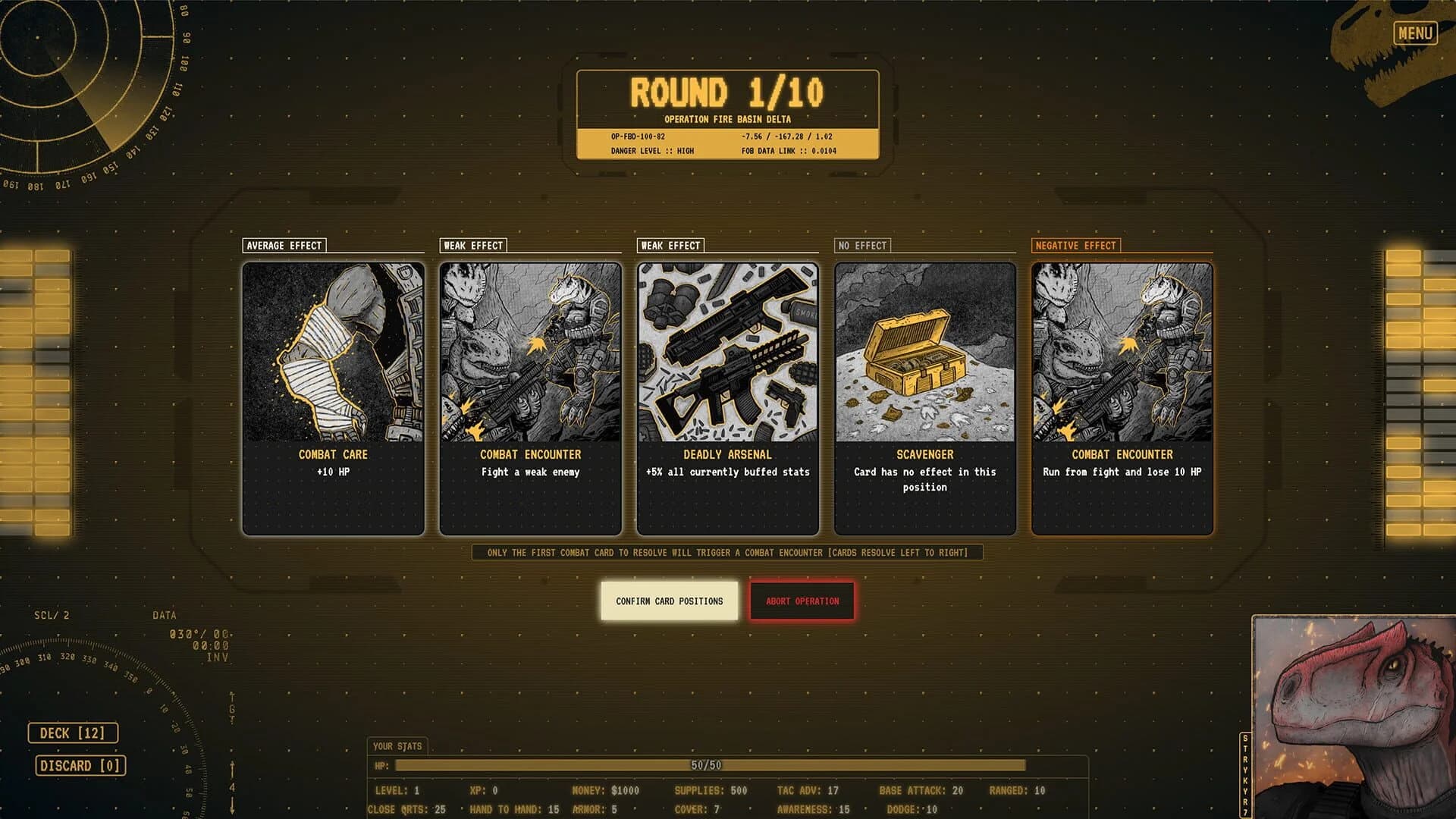Viewport: 1456px width, 819px height.
Task: Select the Combat Care card
Action: (333, 394)
